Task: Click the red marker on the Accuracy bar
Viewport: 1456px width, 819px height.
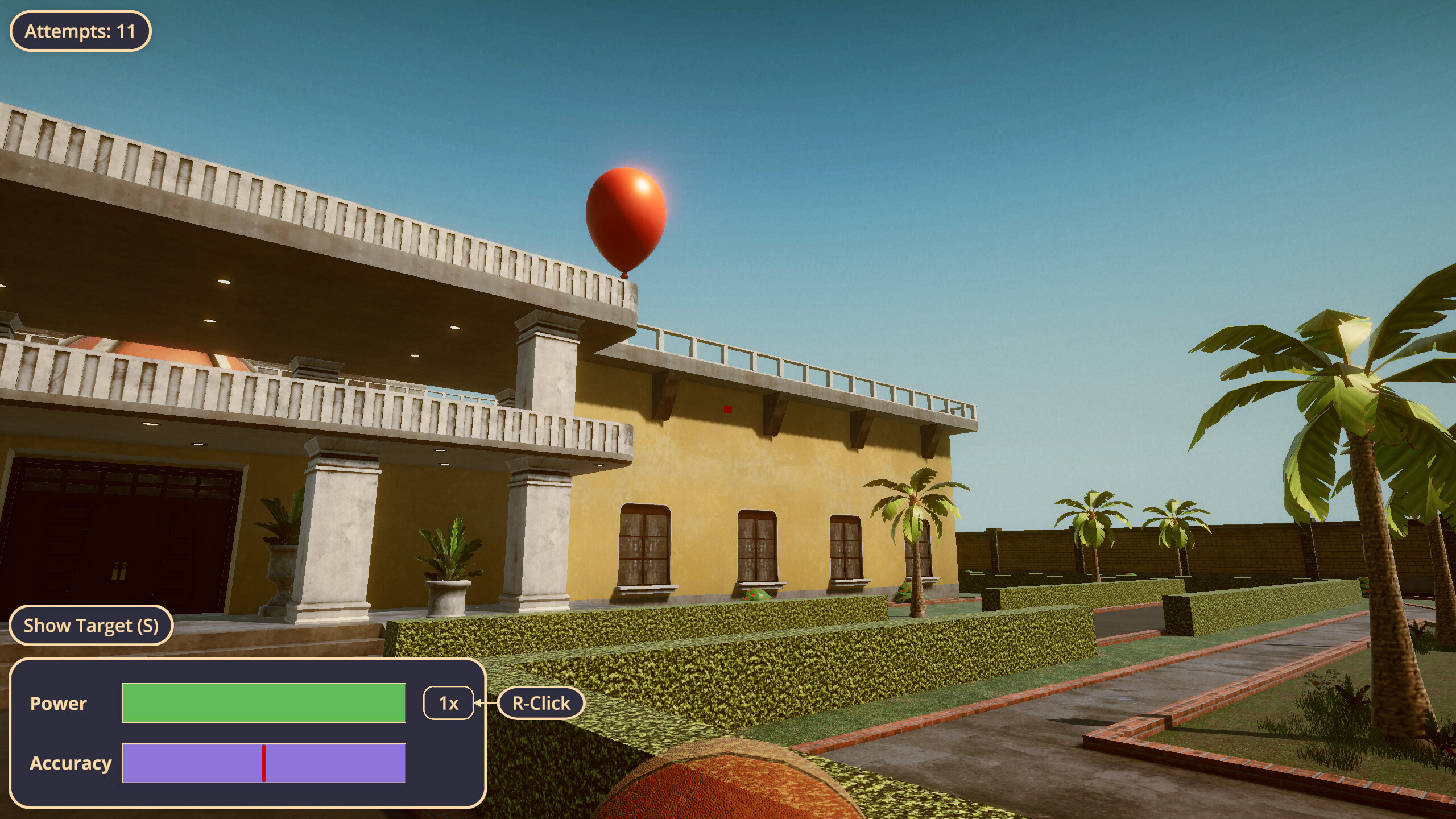Action: tap(264, 764)
